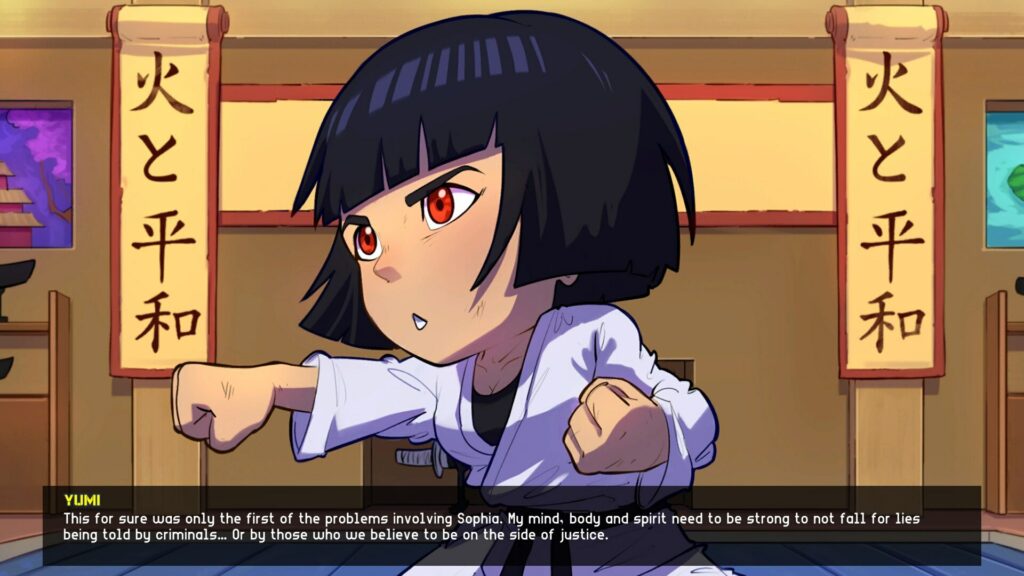Advance Yumi's dialogue text box
This screenshot has height=576, width=1024.
coord(511,526)
